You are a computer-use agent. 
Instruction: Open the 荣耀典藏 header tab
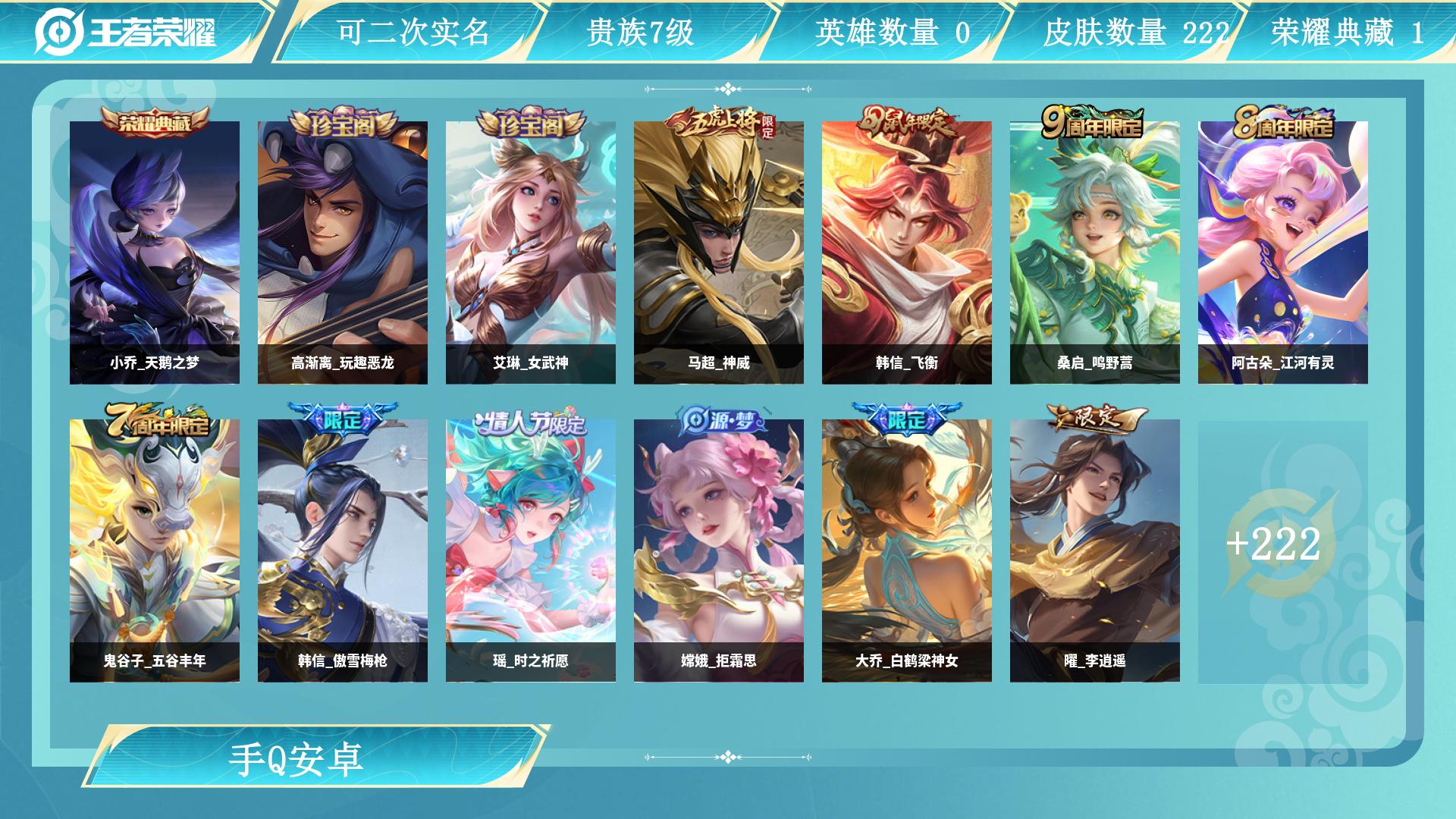click(1347, 32)
